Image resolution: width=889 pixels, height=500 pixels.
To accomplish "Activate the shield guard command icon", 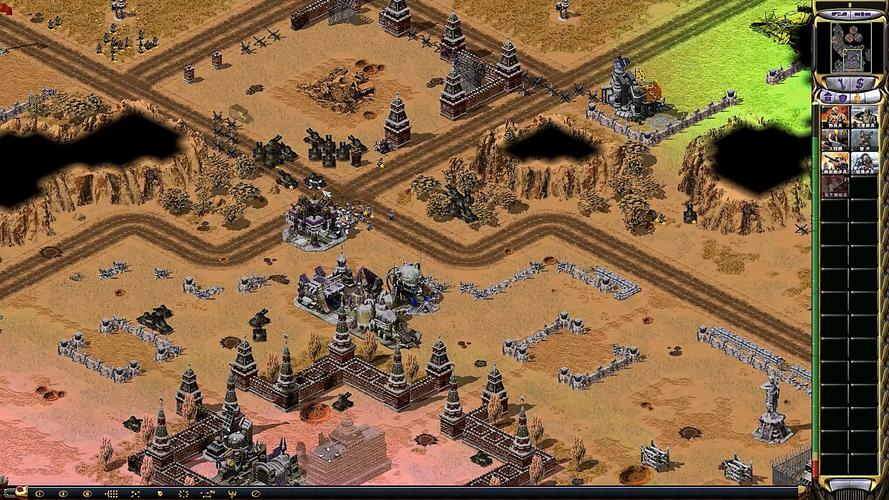I will click(x=159, y=494).
